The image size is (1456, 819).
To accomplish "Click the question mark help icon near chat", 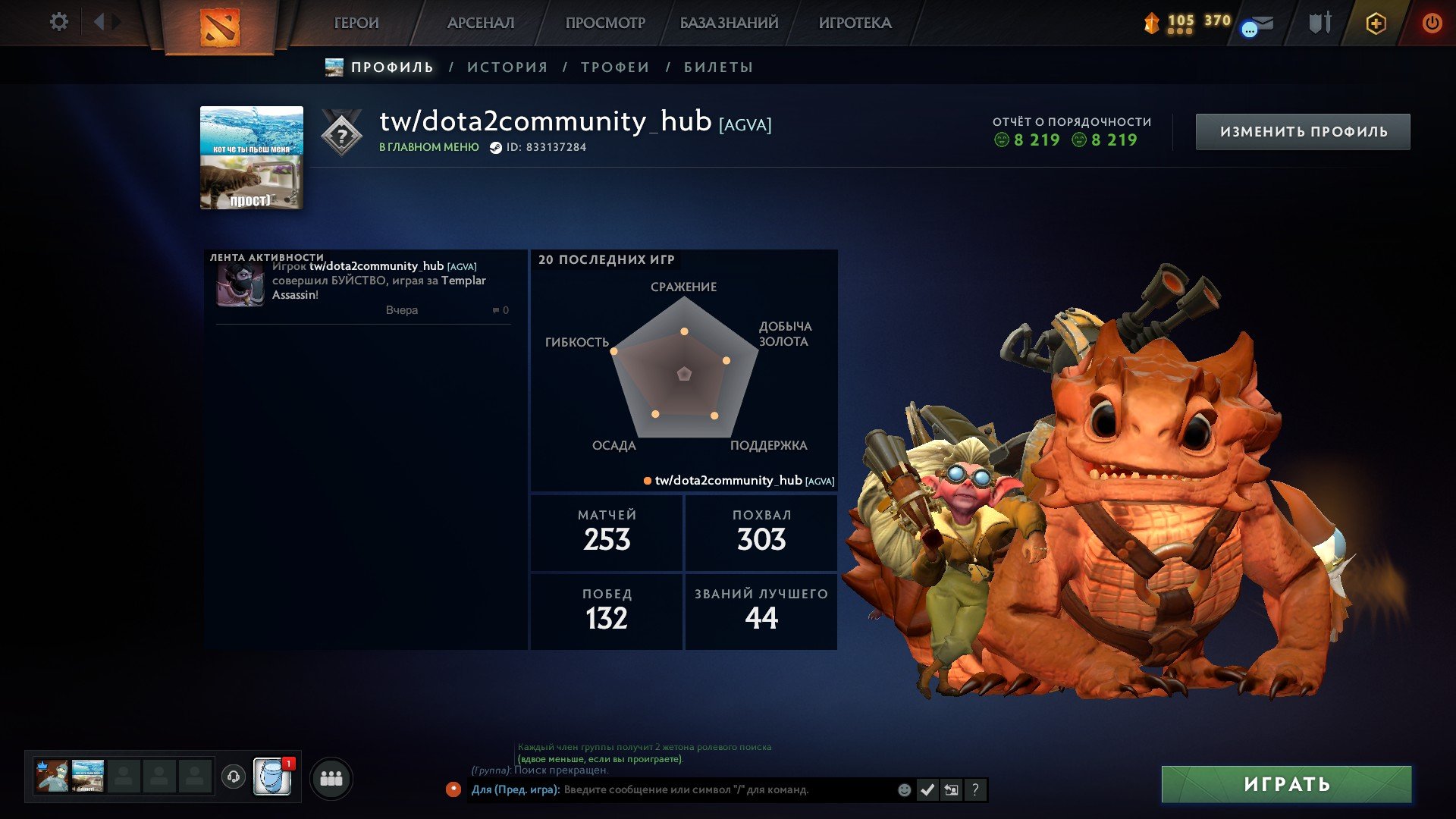I will click(x=974, y=790).
